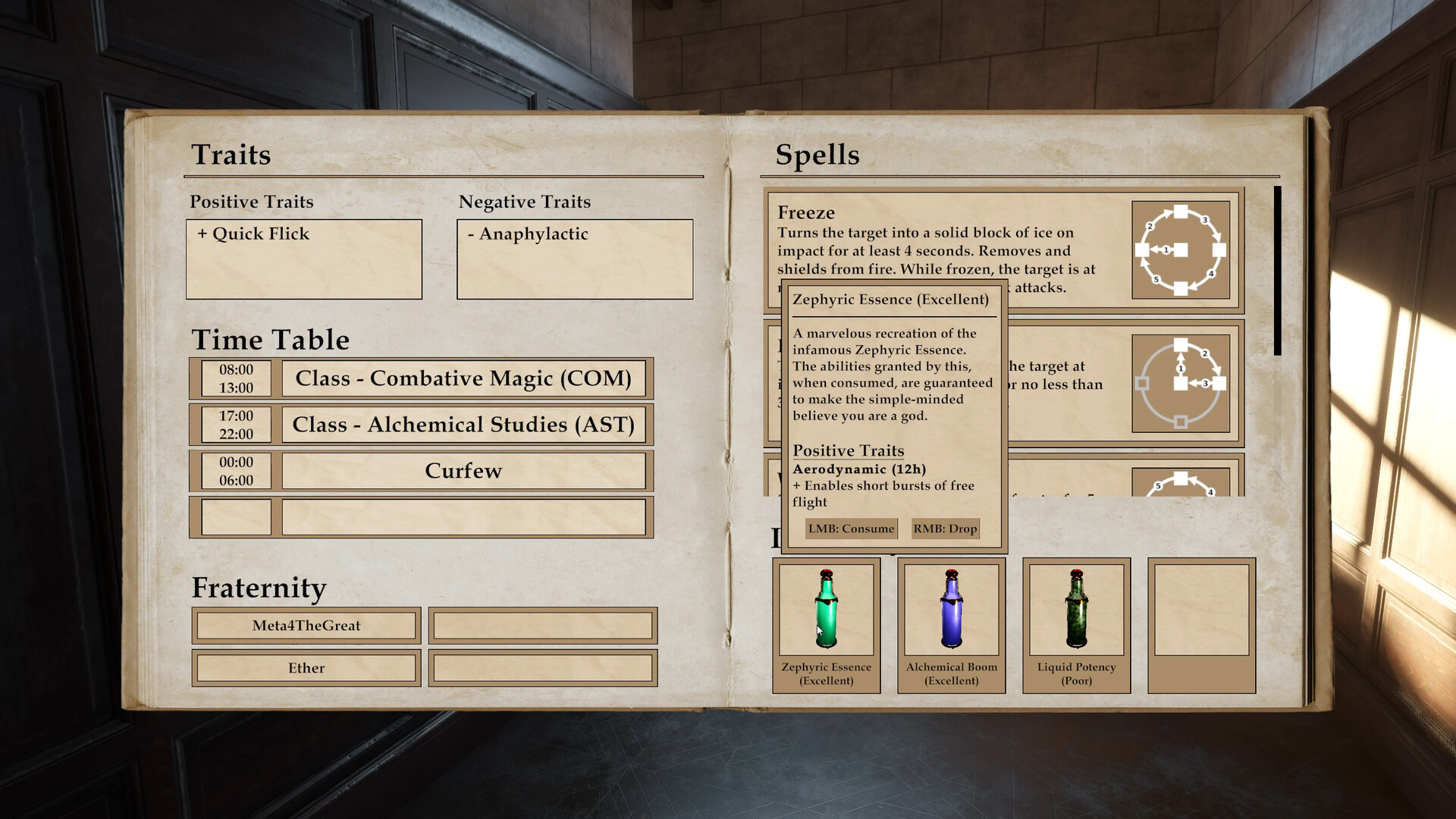Click the Quick Flick positive trait

point(254,234)
